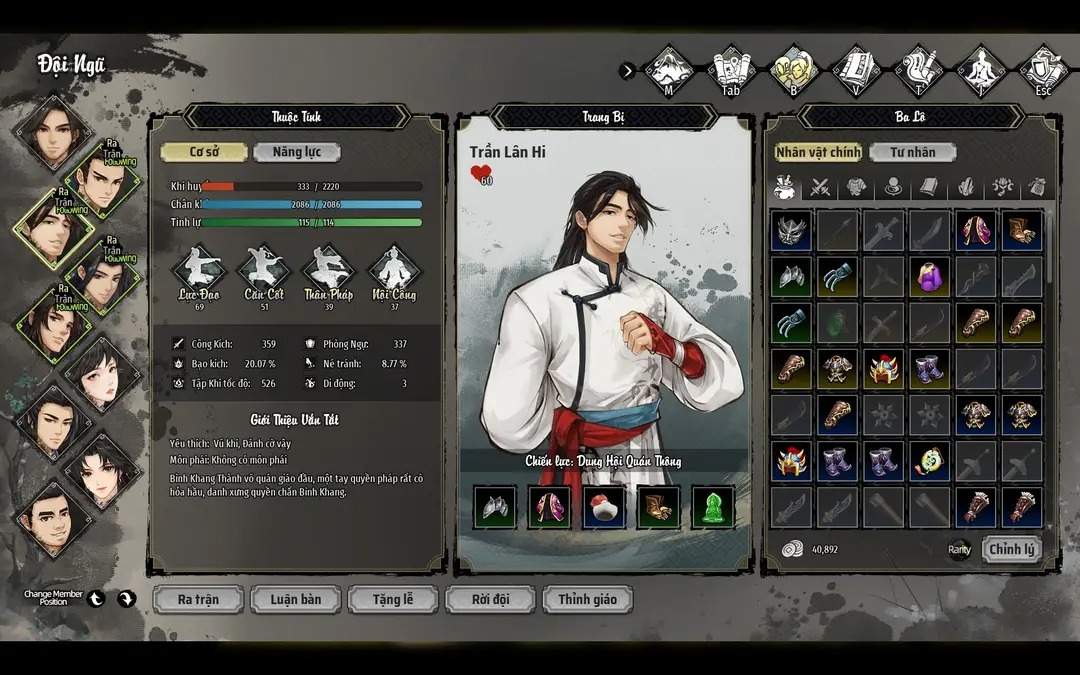The height and width of the screenshot is (675, 1080).
Task: Select the equipped green jade statue slot
Action: [x=713, y=508]
